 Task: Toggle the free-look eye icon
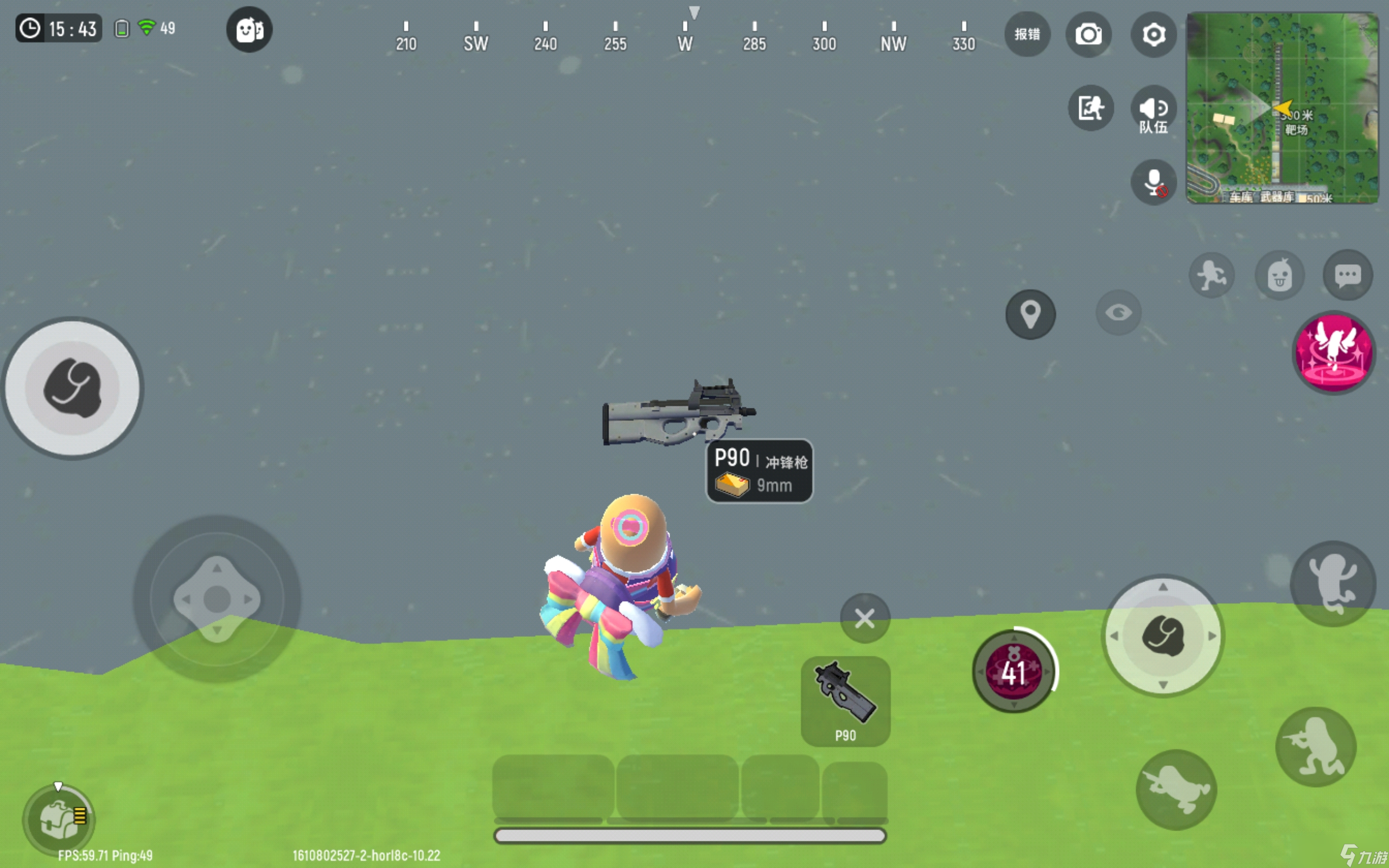tap(1118, 312)
